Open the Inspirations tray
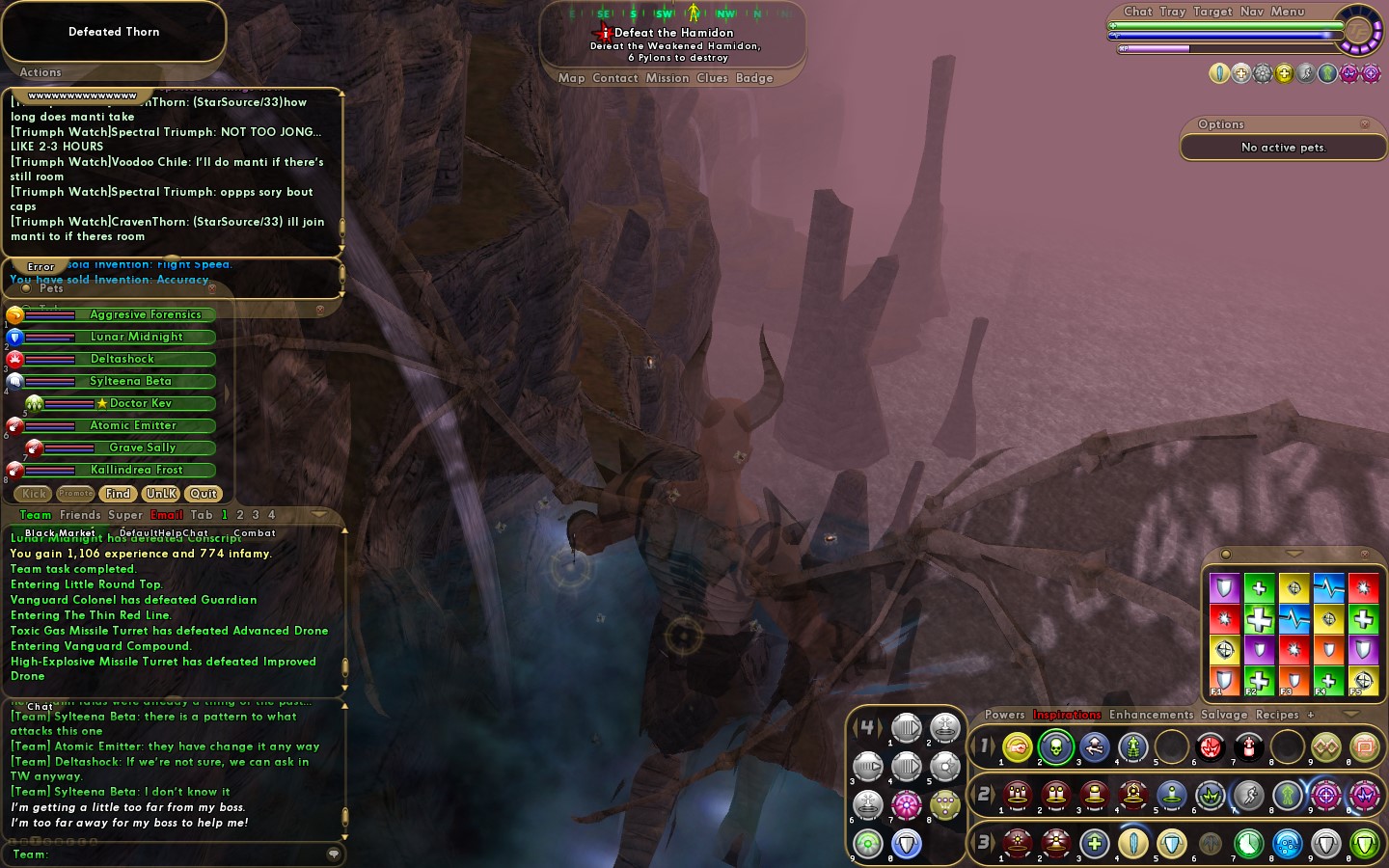The height and width of the screenshot is (868, 1389). tap(1067, 715)
